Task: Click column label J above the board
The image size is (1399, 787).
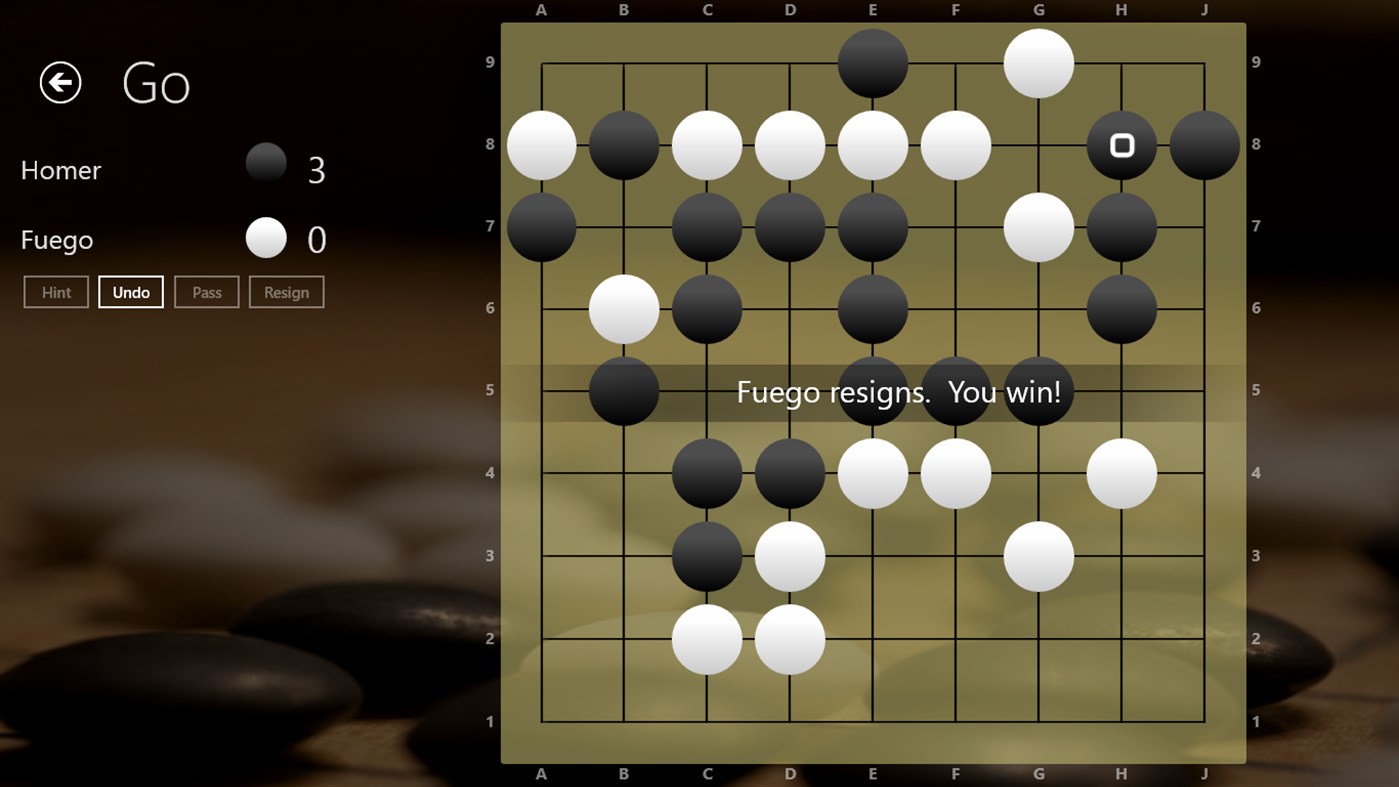Action: point(1204,10)
